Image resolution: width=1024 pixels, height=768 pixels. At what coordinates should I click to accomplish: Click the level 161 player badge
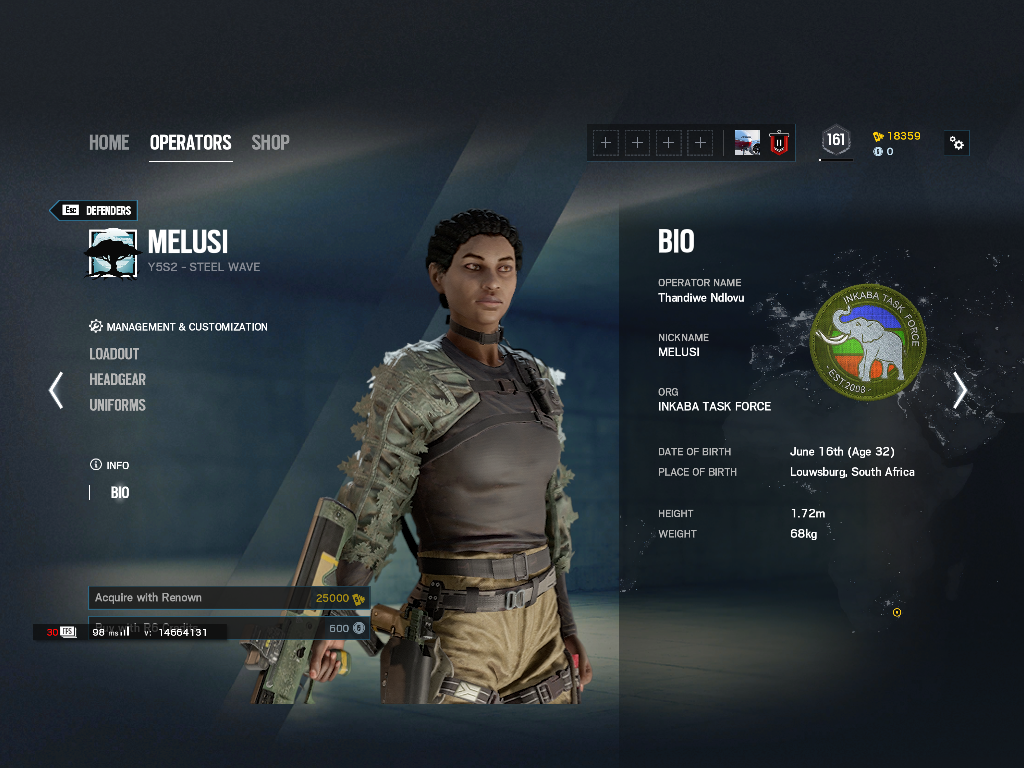(836, 141)
